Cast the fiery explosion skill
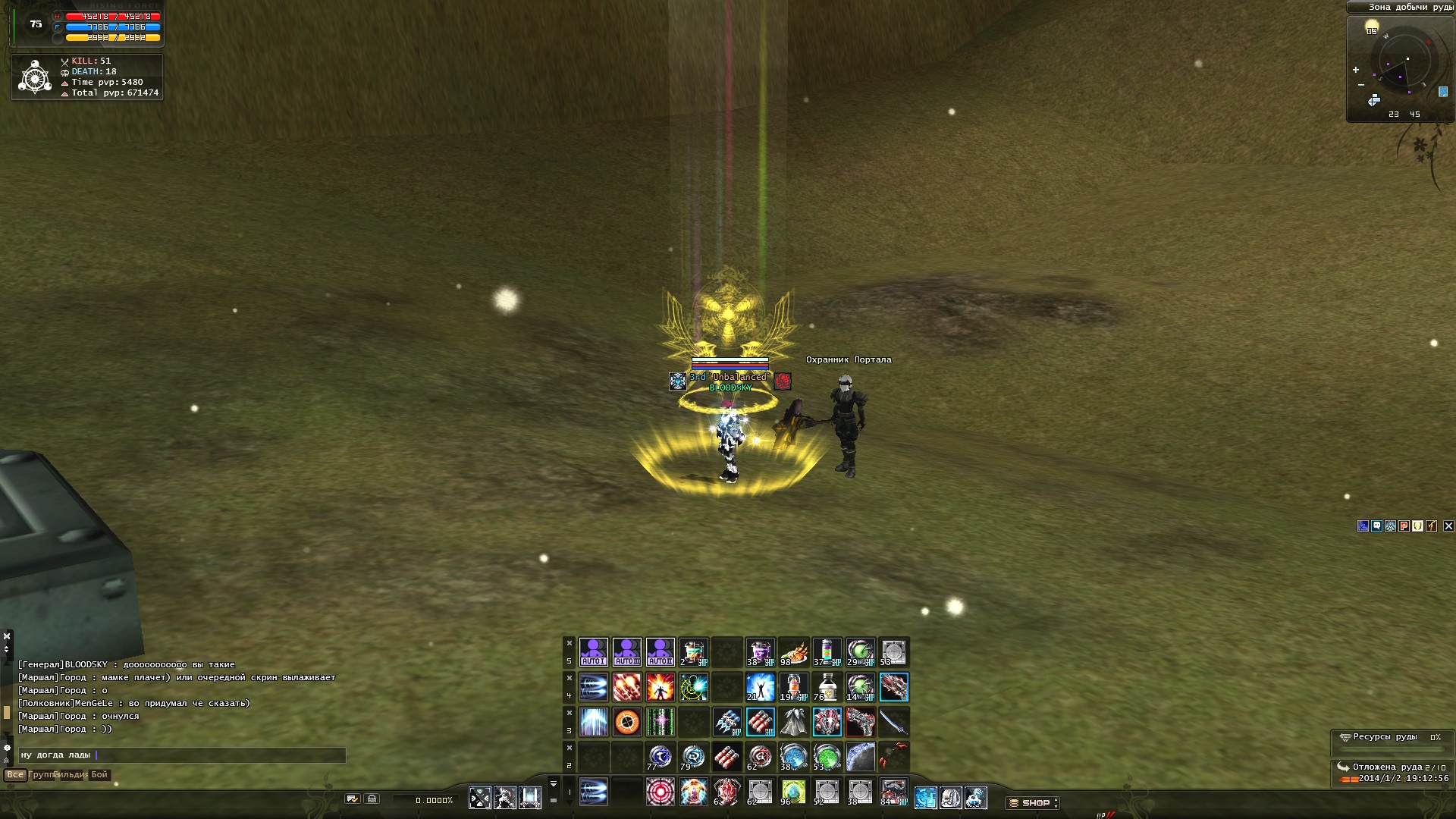The height and width of the screenshot is (819, 1456). 660,687
